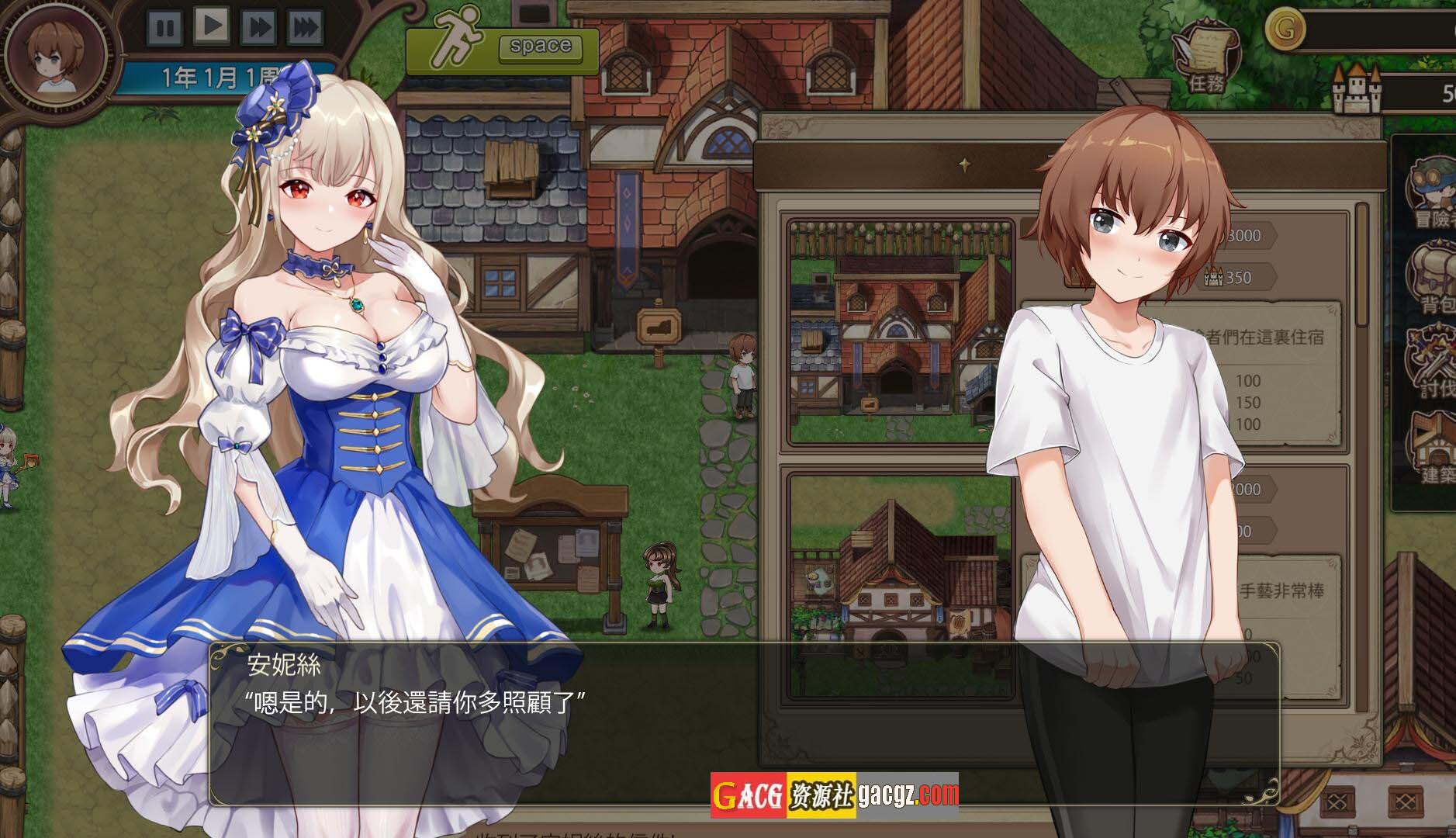Click the gacgz.com watermark banner

835,795
